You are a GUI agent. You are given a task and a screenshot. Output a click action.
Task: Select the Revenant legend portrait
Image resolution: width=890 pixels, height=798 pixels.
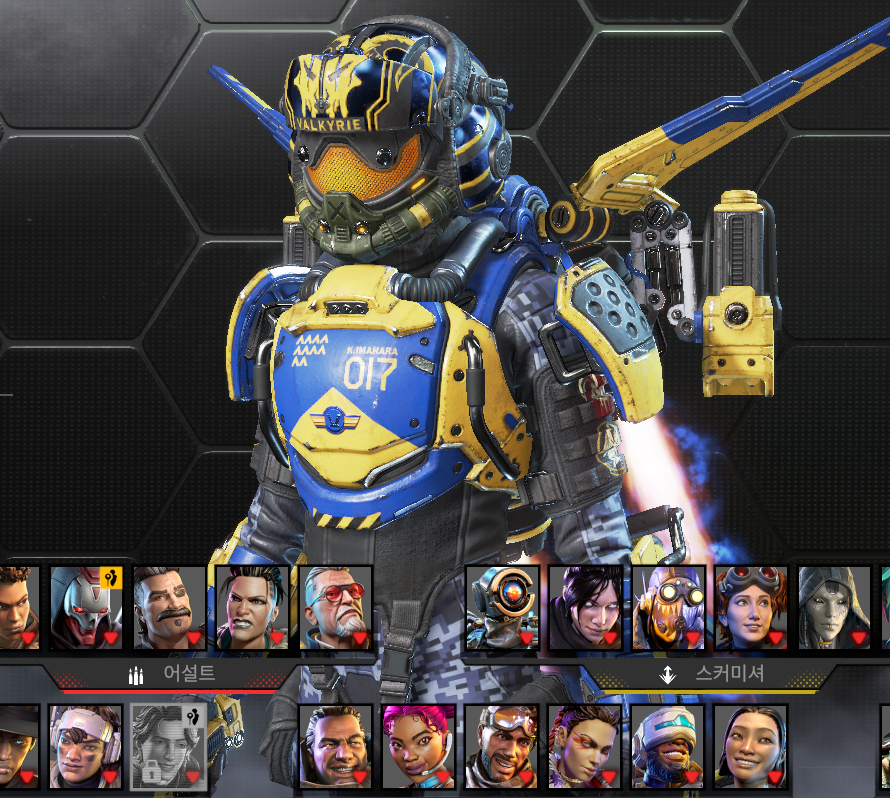click(x=86, y=608)
